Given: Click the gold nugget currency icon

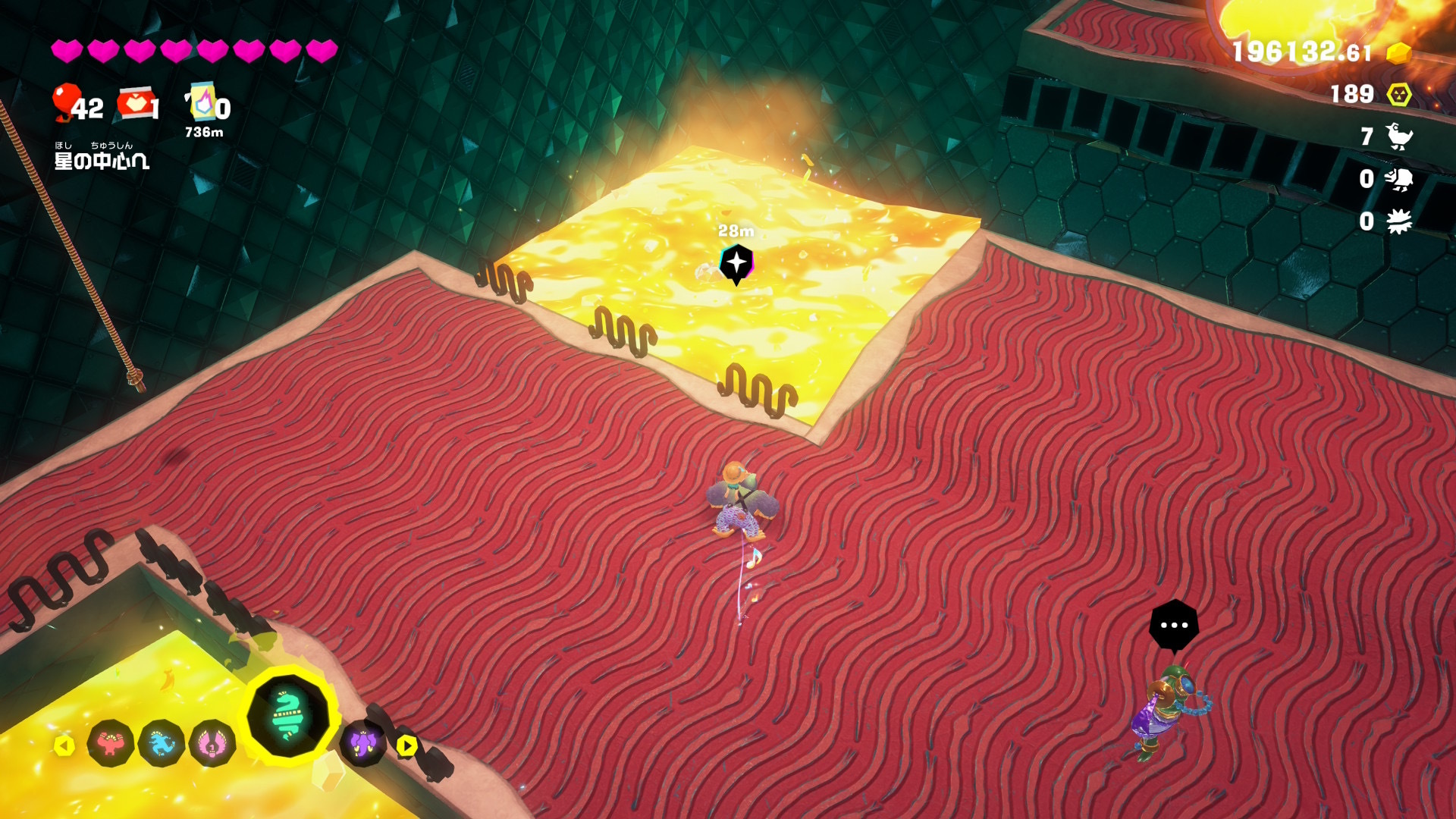Looking at the screenshot, I should pos(1399,53).
